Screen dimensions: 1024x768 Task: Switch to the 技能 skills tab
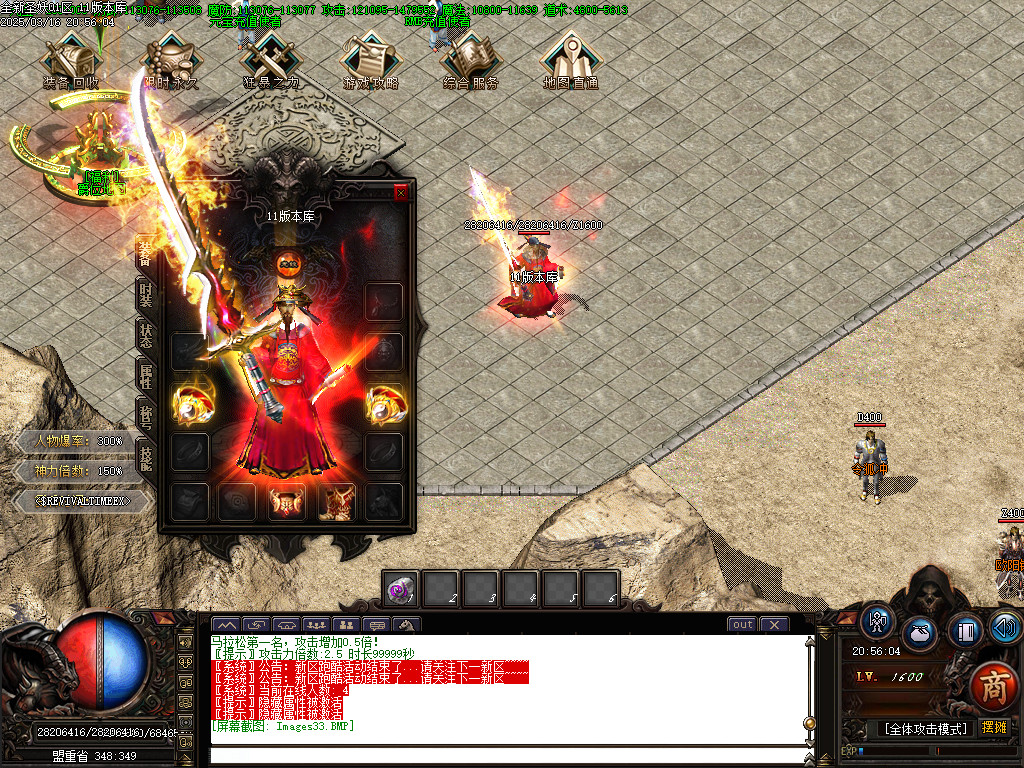tap(145, 455)
